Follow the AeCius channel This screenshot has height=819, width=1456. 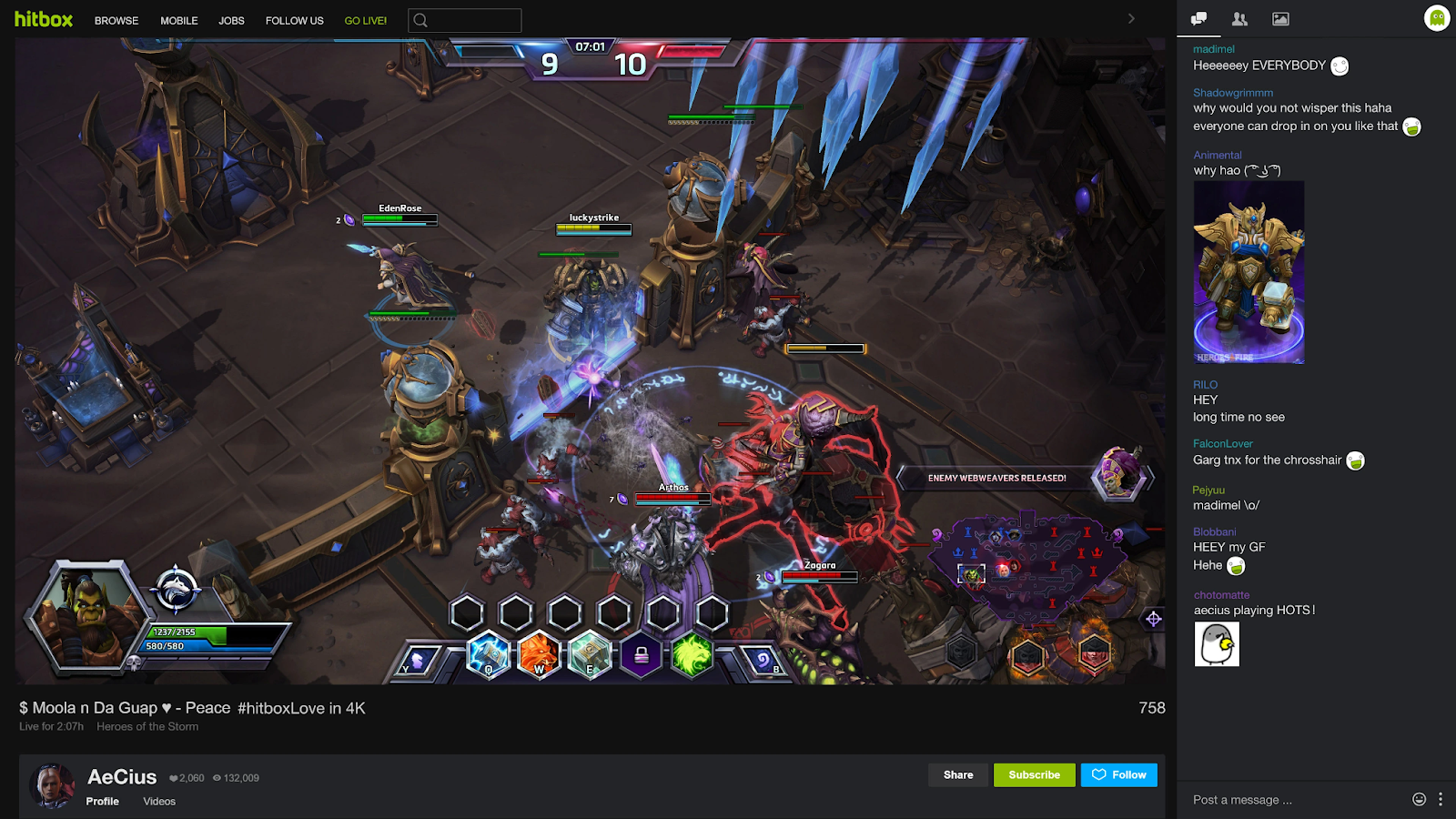[1119, 775]
